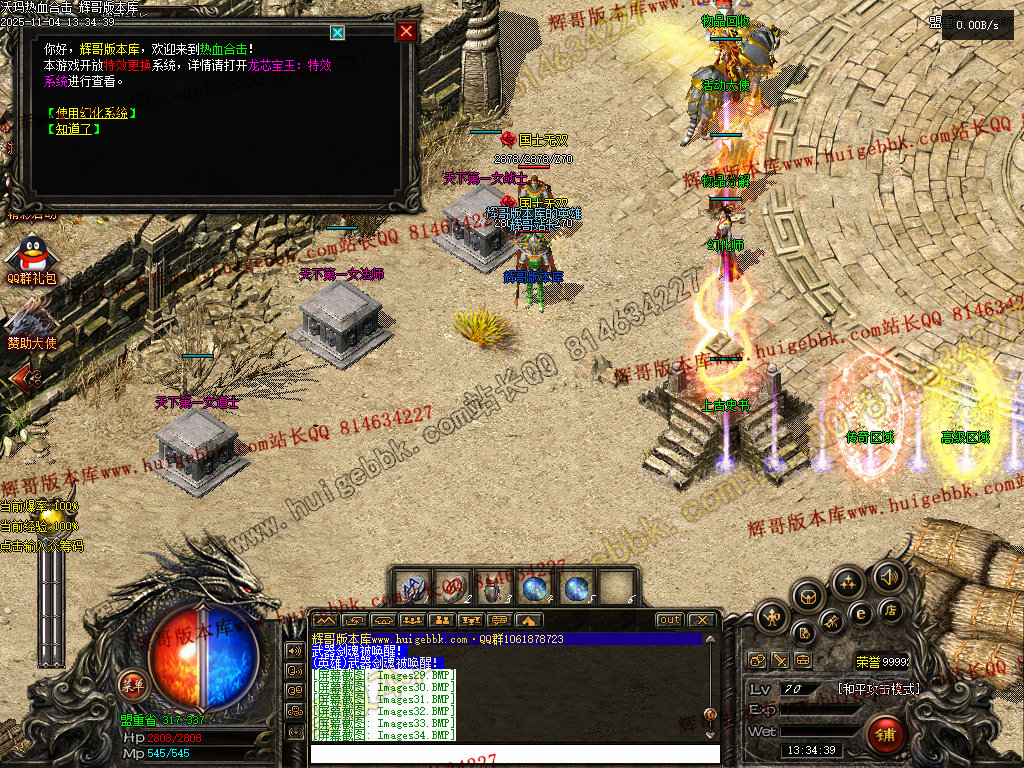Open the red 铺 stall button
The height and width of the screenshot is (768, 1024).
[884, 734]
